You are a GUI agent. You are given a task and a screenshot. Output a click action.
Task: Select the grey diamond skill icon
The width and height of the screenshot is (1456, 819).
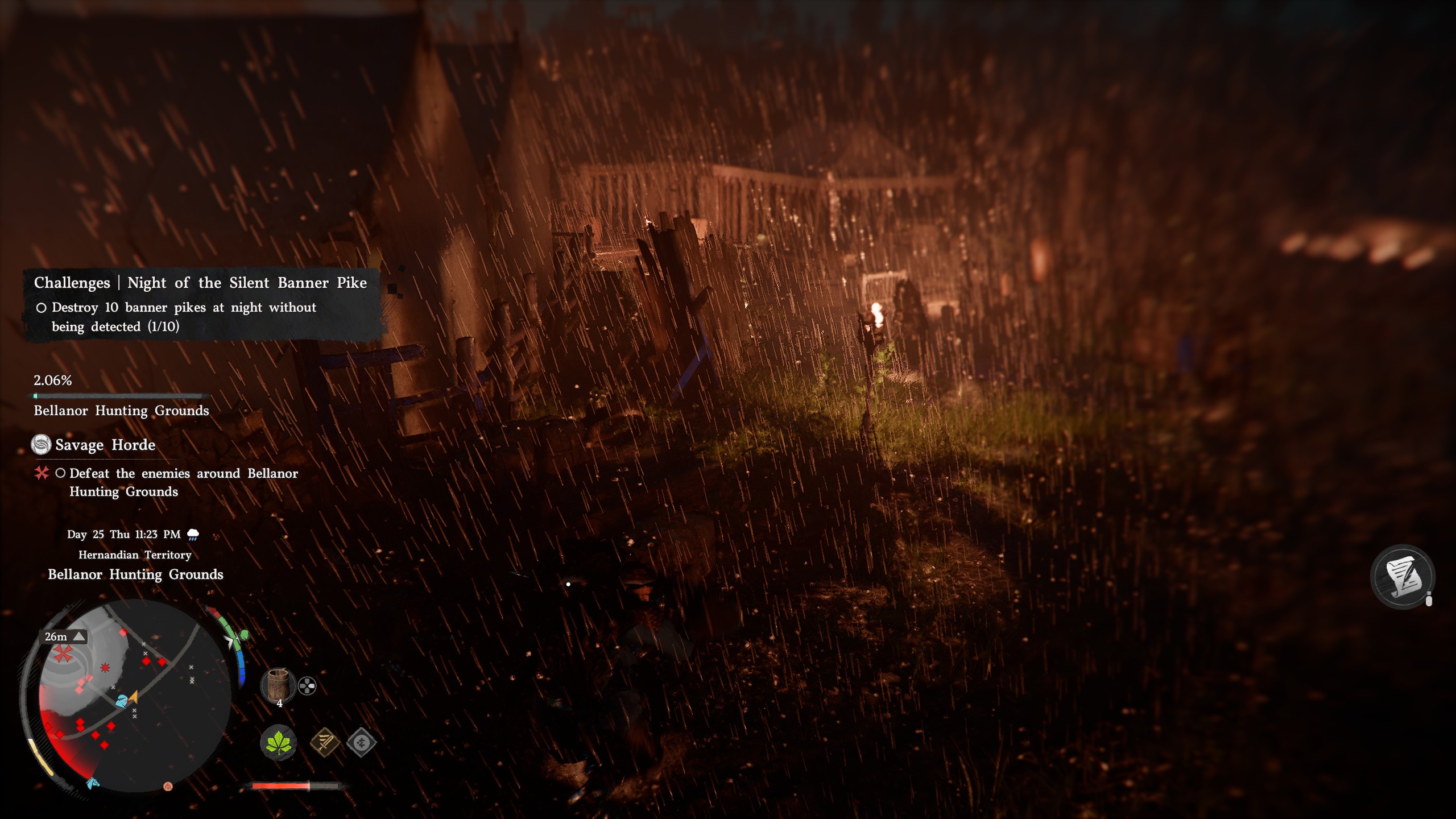point(362,742)
